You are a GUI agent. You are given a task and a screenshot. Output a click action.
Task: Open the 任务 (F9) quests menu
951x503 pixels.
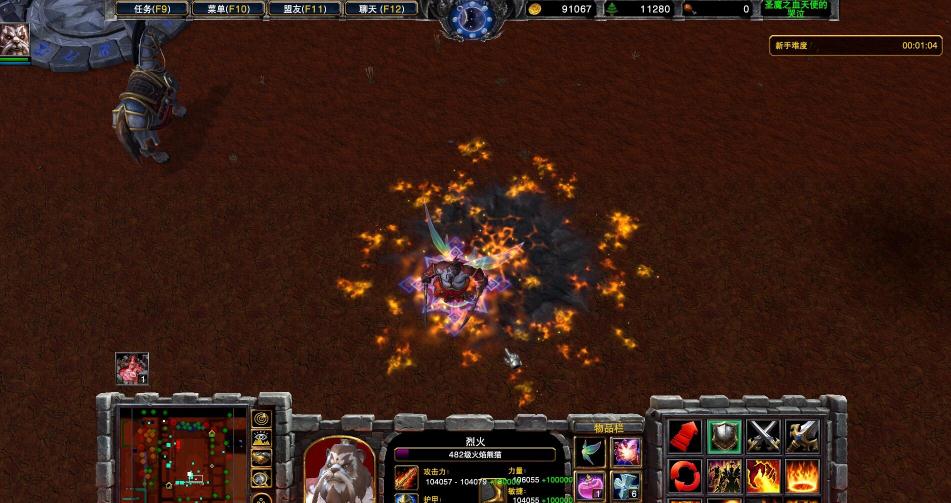(x=145, y=9)
